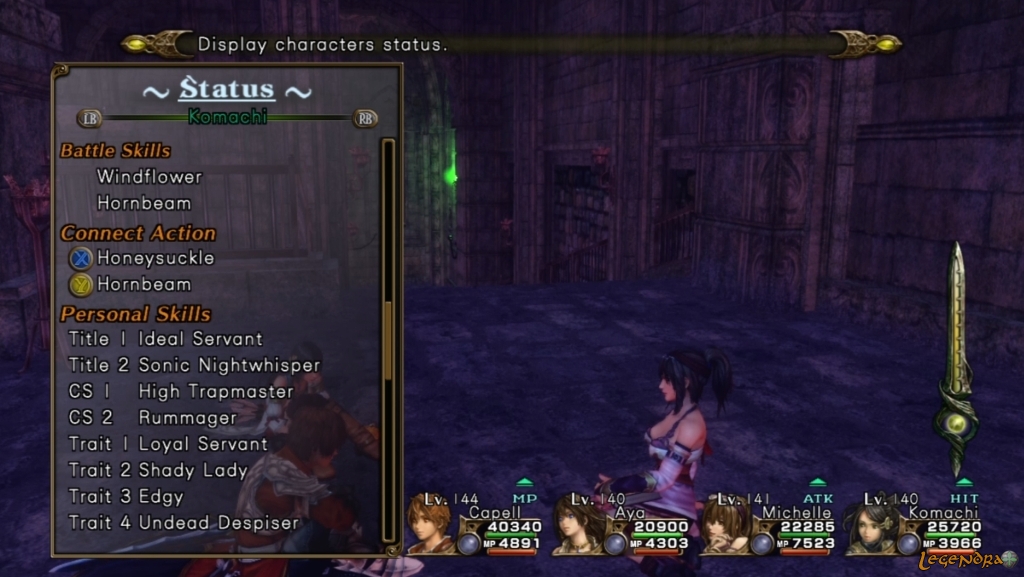Viewport: 1024px width, 577px height.
Task: Select the Undead Despiser trait
Action: (x=183, y=522)
